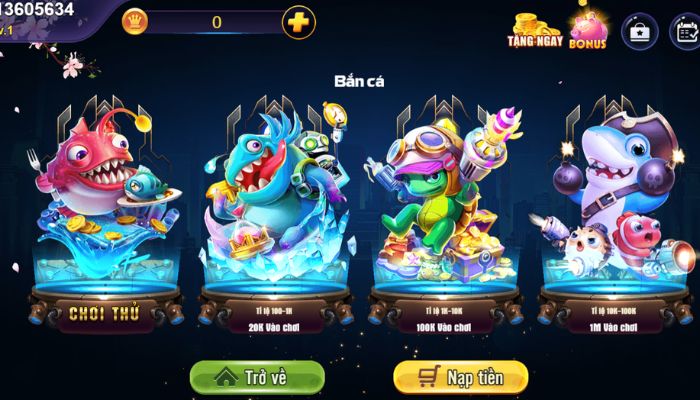Open the calendar checklist icon
700x400 pixels.
[685, 32]
